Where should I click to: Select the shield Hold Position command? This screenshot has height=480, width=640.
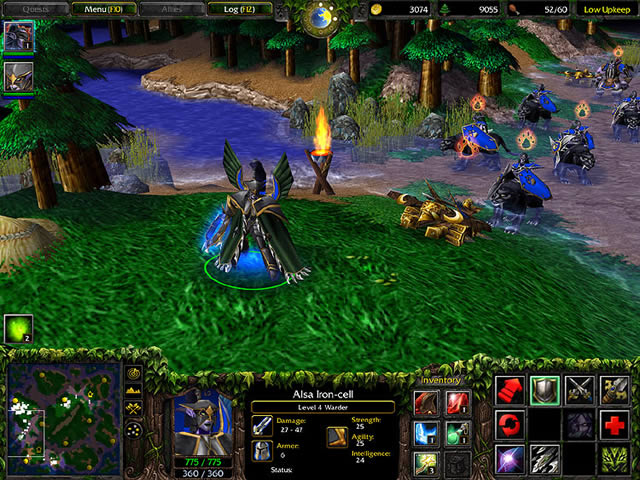[545, 389]
